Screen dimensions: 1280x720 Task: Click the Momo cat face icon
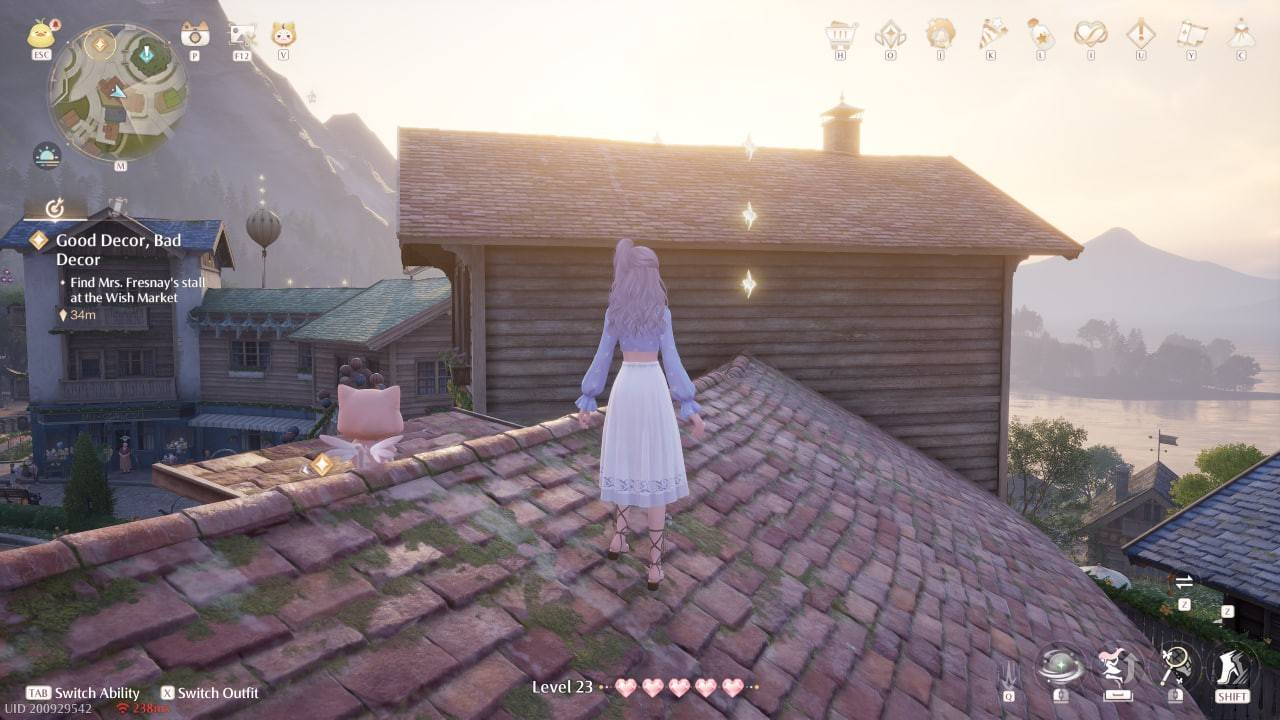[284, 35]
